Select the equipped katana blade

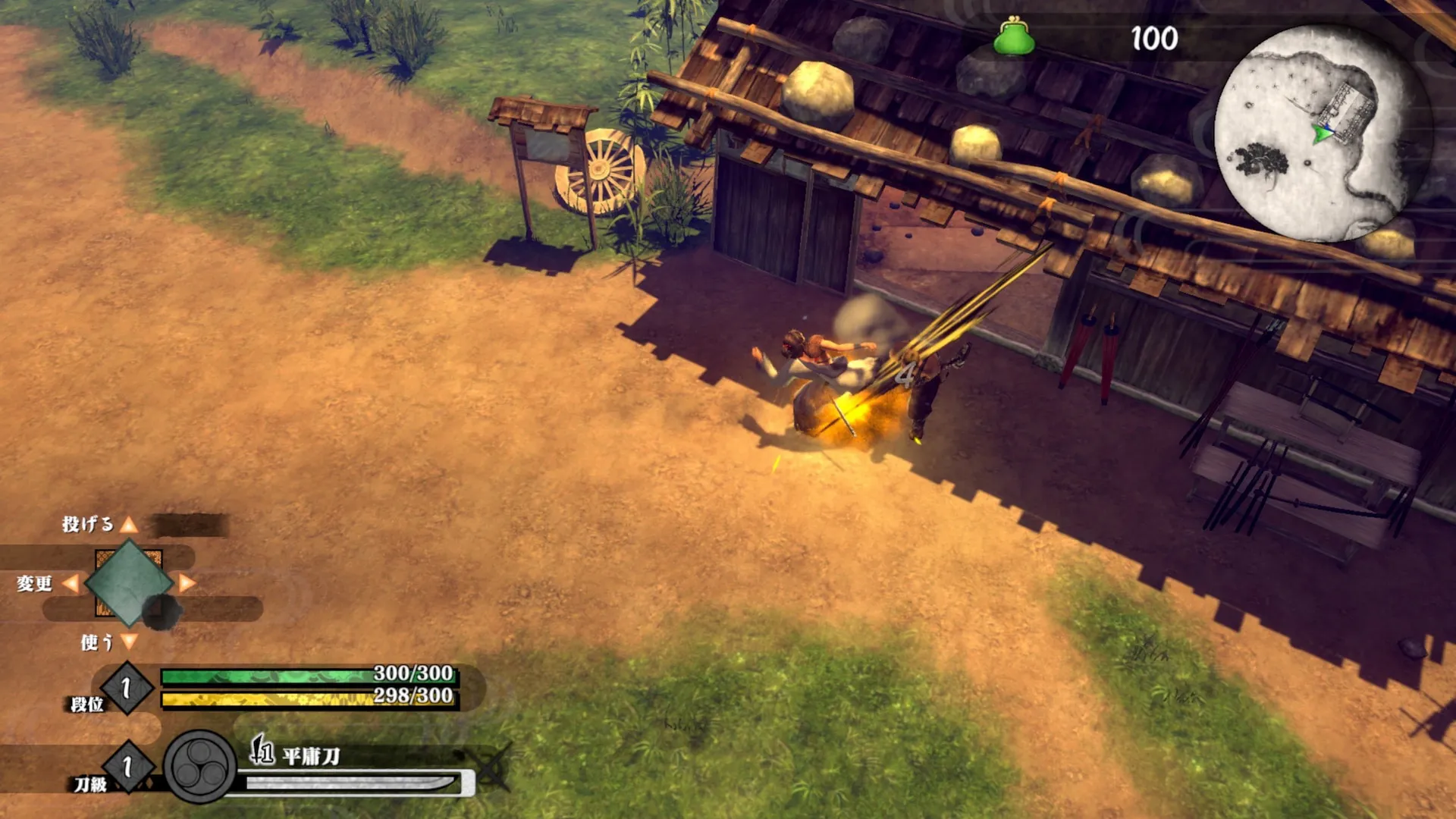click(353, 783)
